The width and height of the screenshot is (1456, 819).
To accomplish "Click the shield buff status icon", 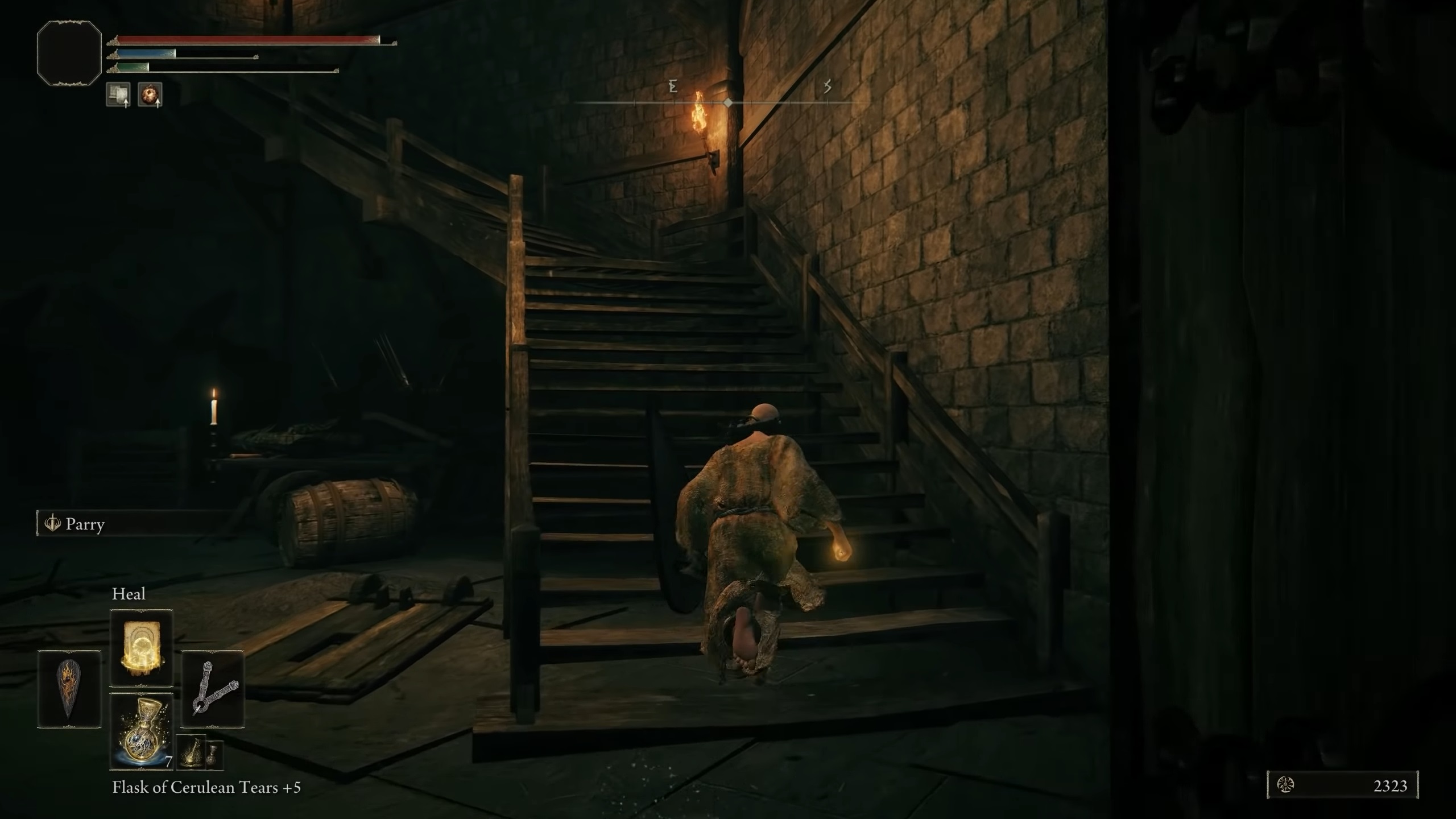I will tap(118, 96).
